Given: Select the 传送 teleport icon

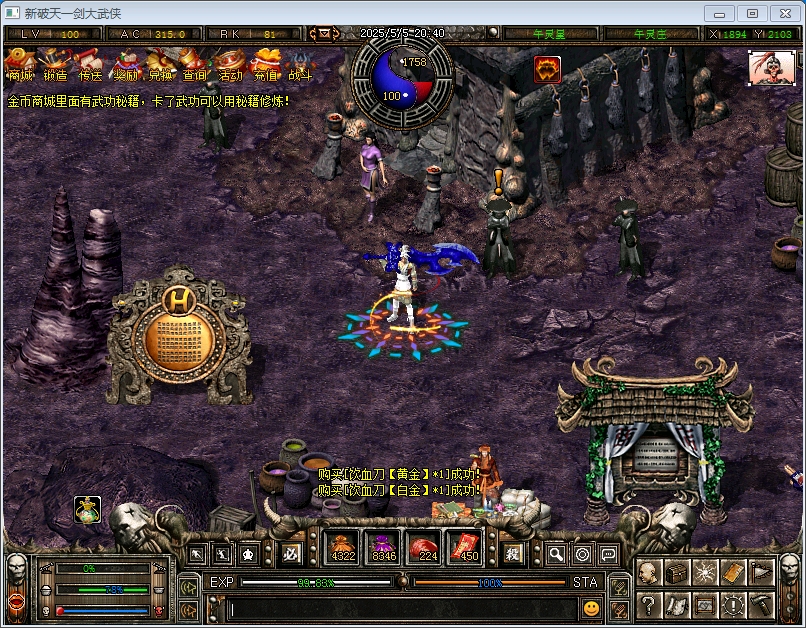Looking at the screenshot, I should tap(90, 65).
